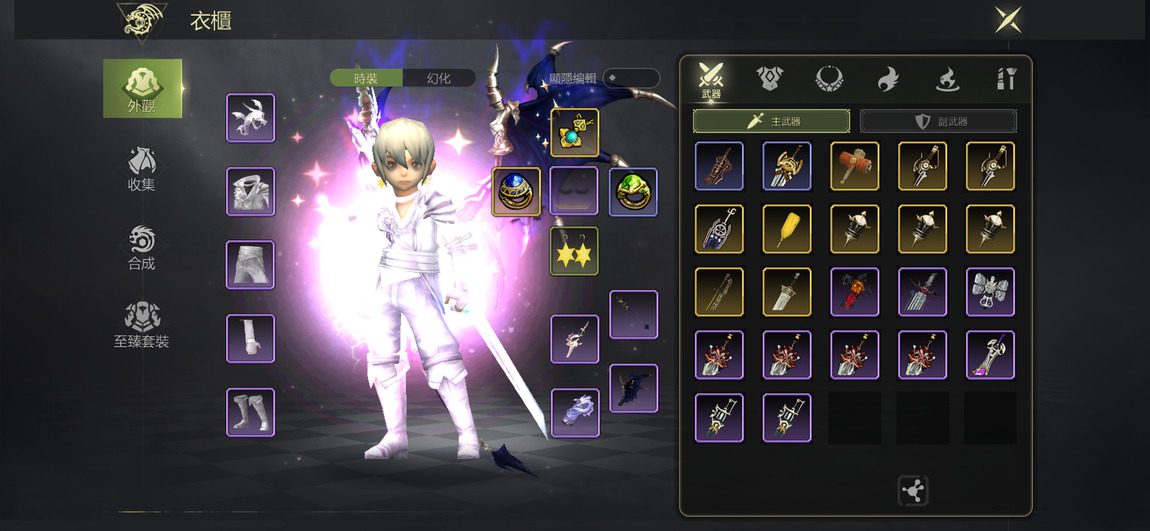
Task: Select the white pants costume slot
Action: pyautogui.click(x=250, y=265)
